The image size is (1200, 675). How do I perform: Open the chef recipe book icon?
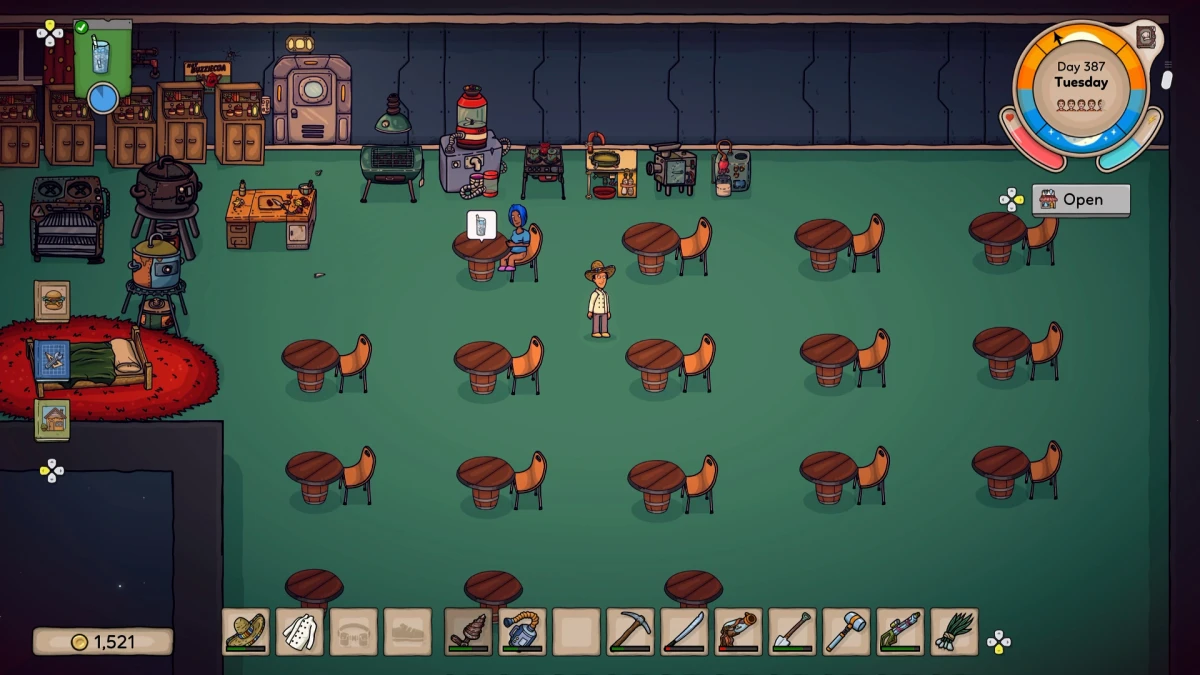tap(1146, 38)
